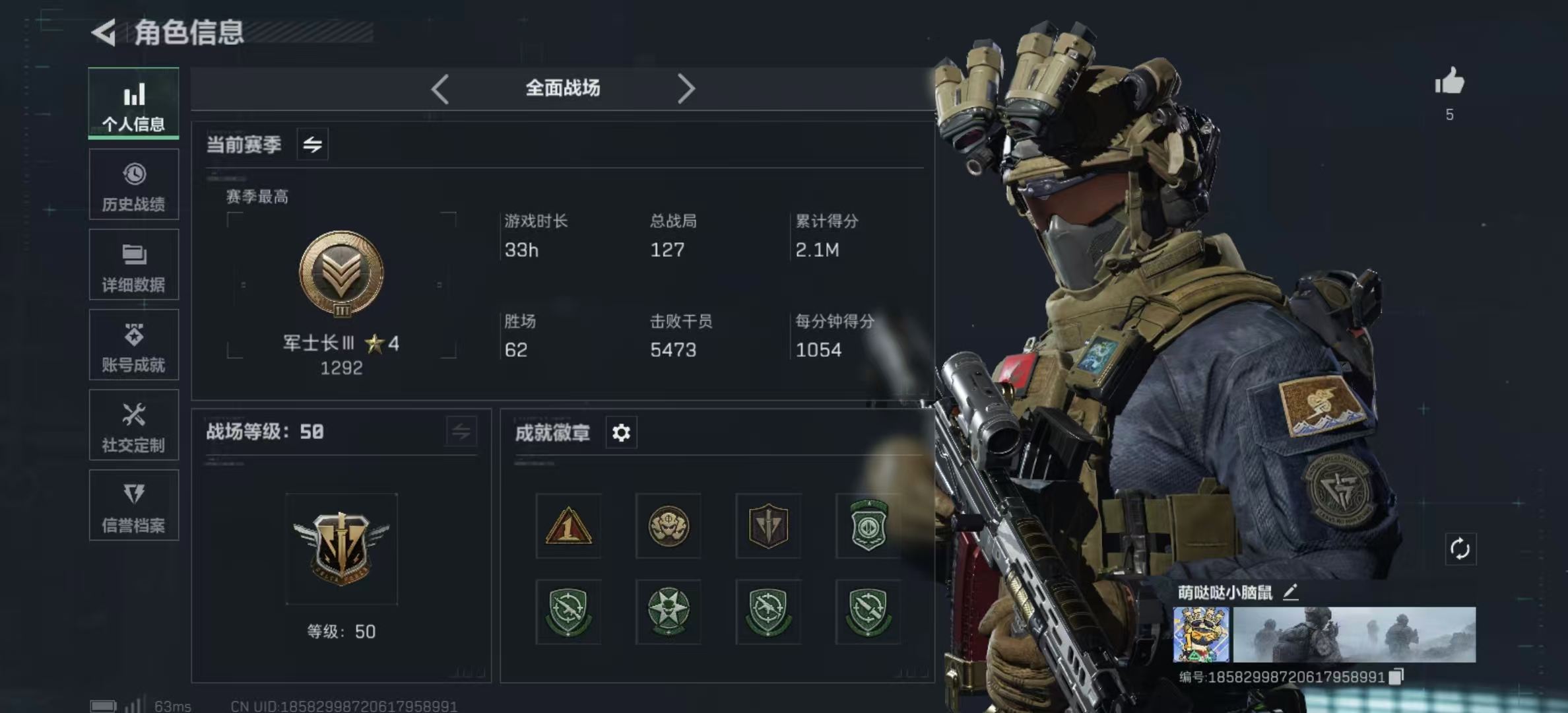Click the right arrow beside 全面战场
1568x713 pixels.
tap(686, 88)
